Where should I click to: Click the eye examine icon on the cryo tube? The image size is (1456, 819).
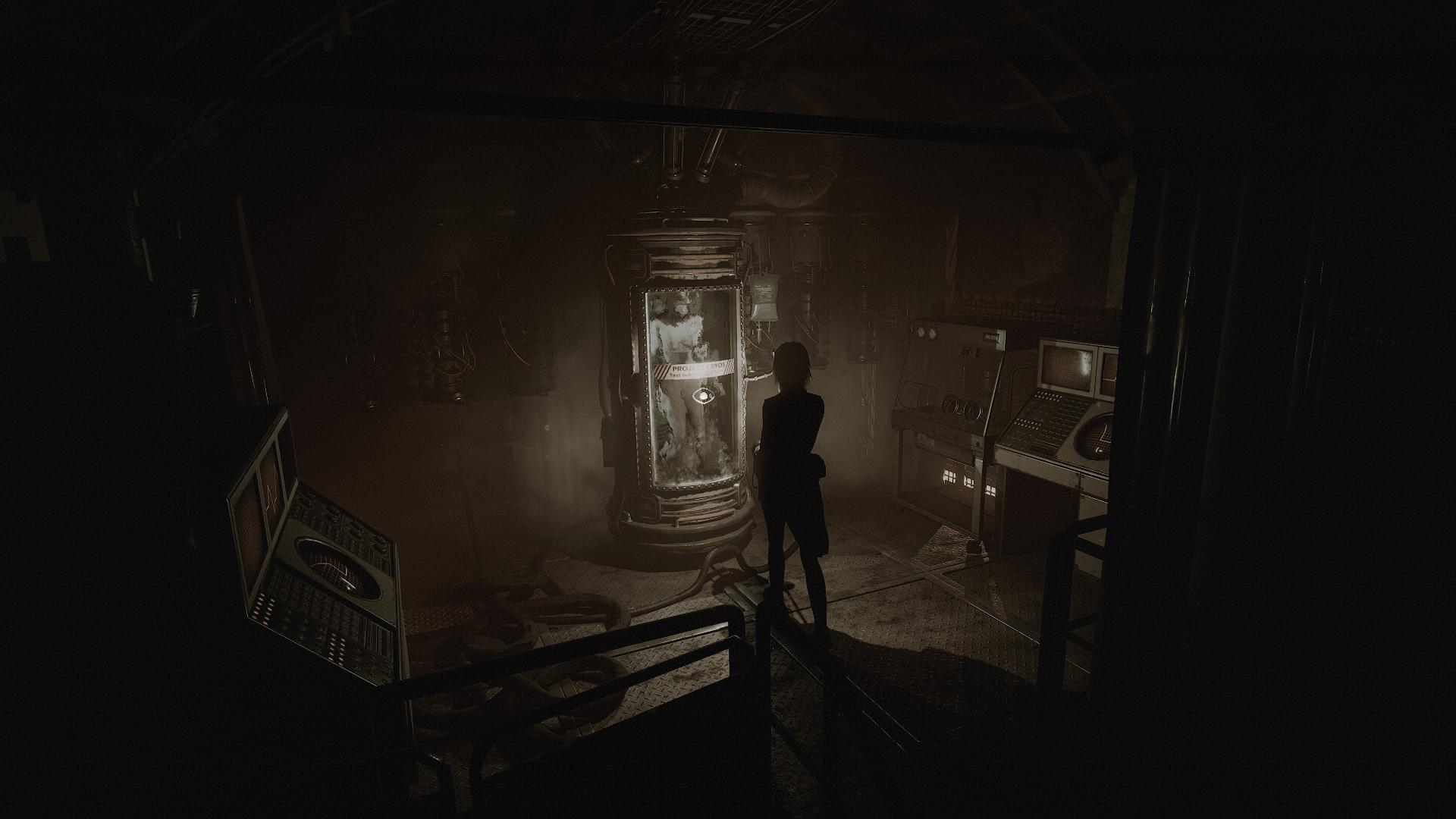click(x=705, y=394)
